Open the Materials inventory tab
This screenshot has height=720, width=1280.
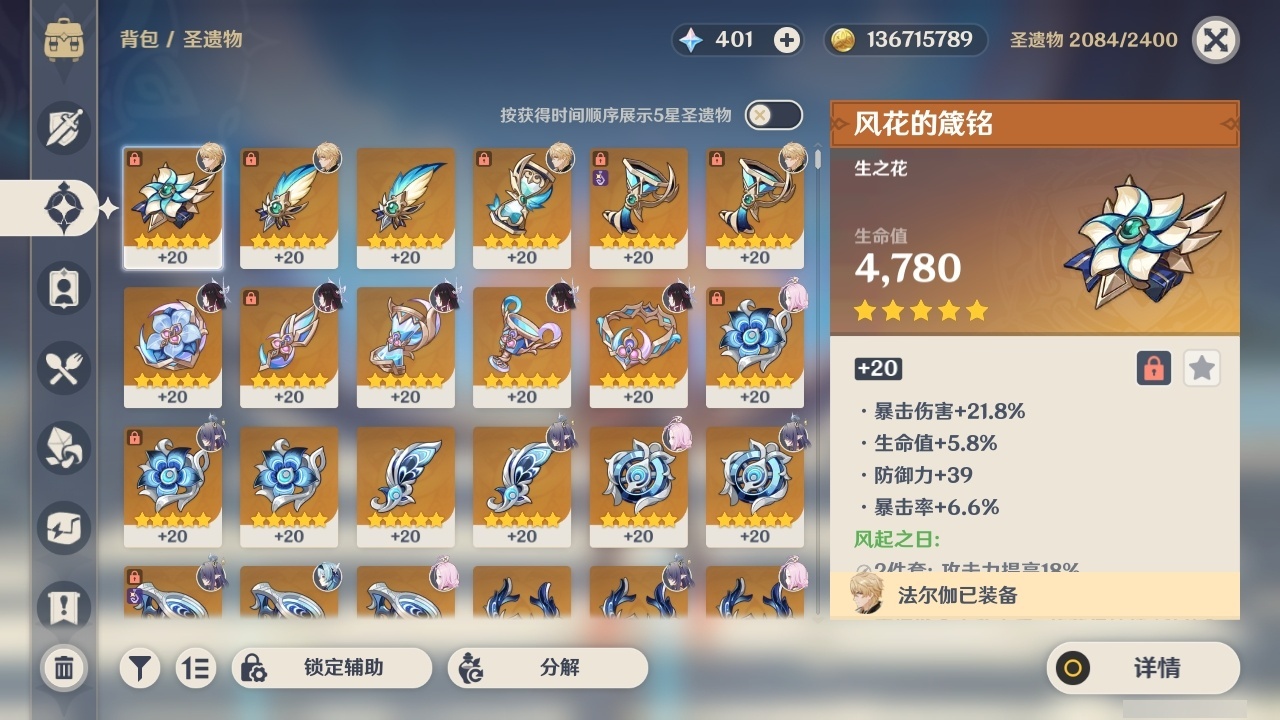tap(64, 448)
